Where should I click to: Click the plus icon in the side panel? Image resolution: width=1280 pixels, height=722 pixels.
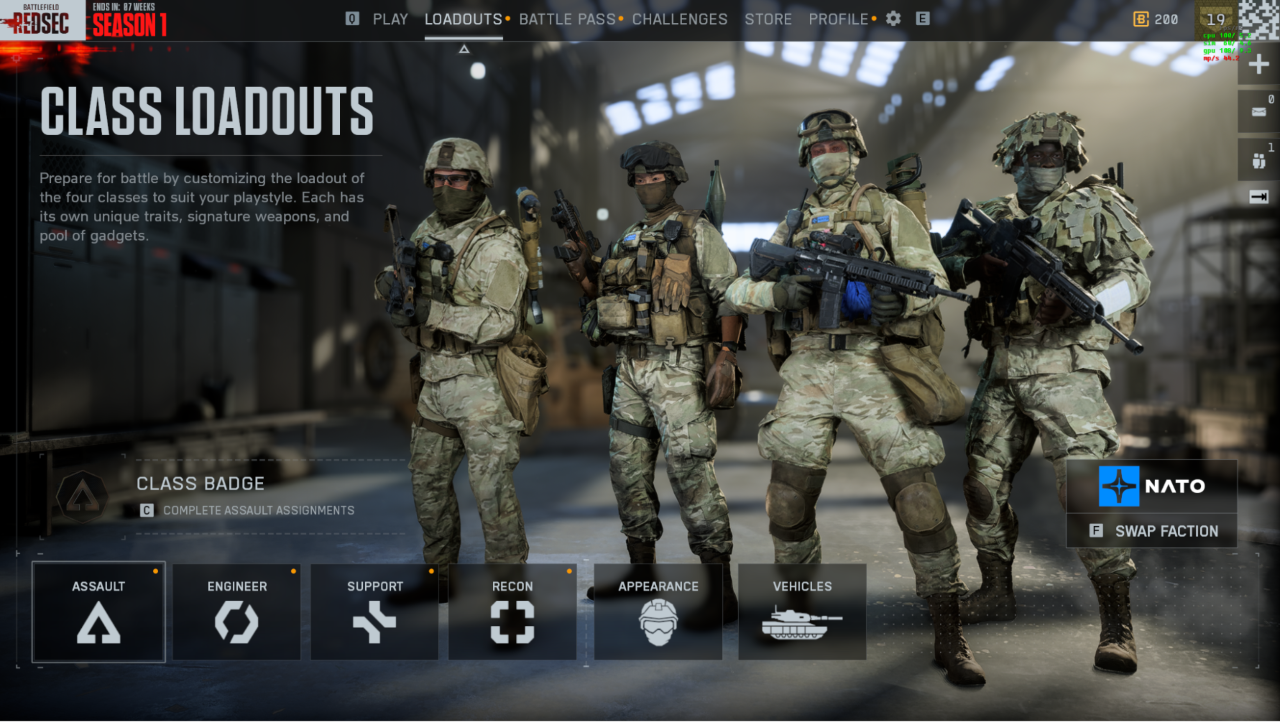click(x=1259, y=65)
